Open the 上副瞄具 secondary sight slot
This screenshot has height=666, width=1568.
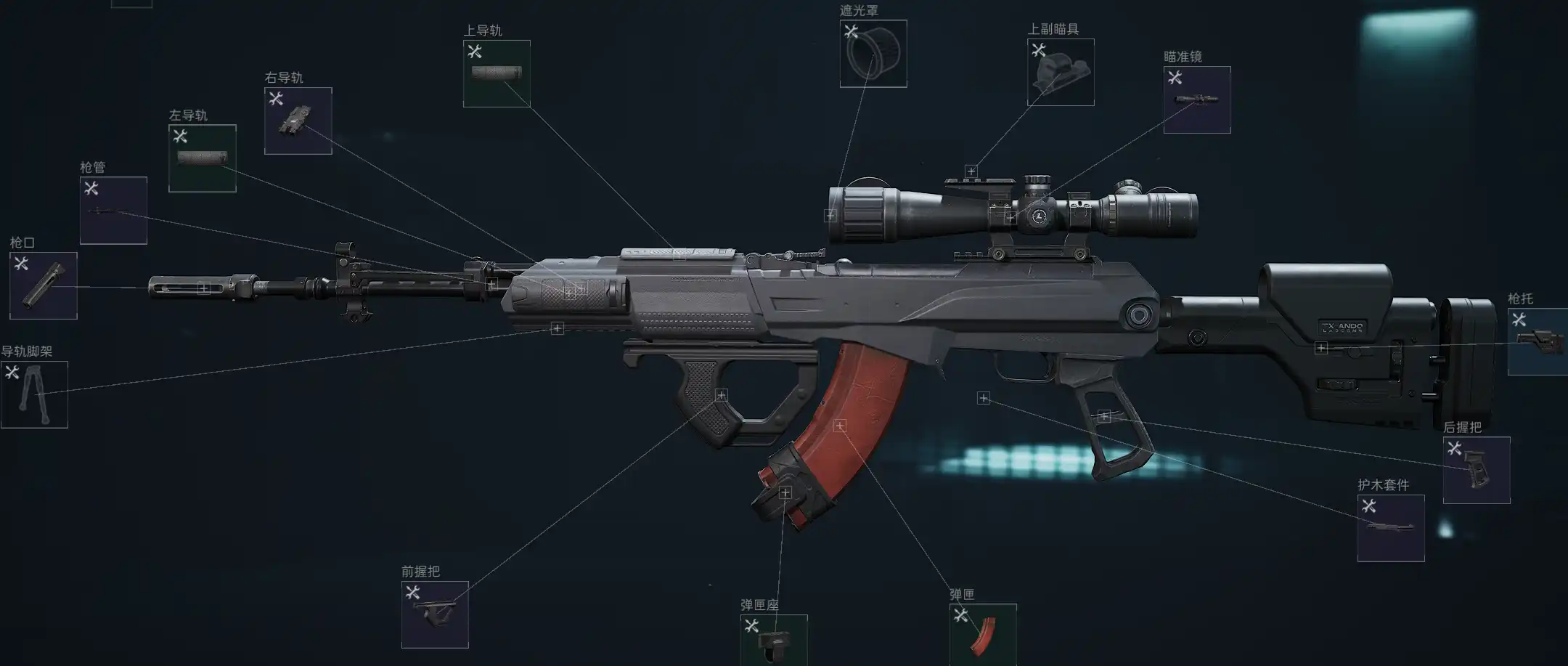point(1061,72)
